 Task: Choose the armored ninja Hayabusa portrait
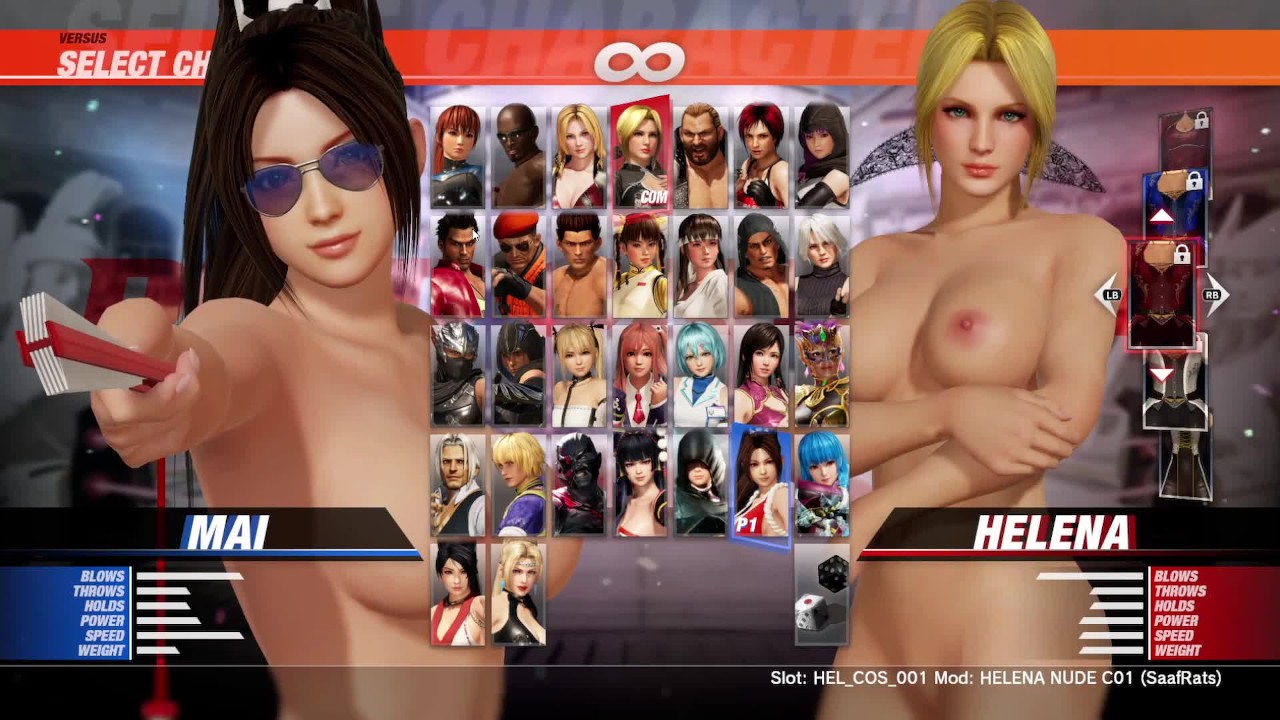click(x=458, y=374)
